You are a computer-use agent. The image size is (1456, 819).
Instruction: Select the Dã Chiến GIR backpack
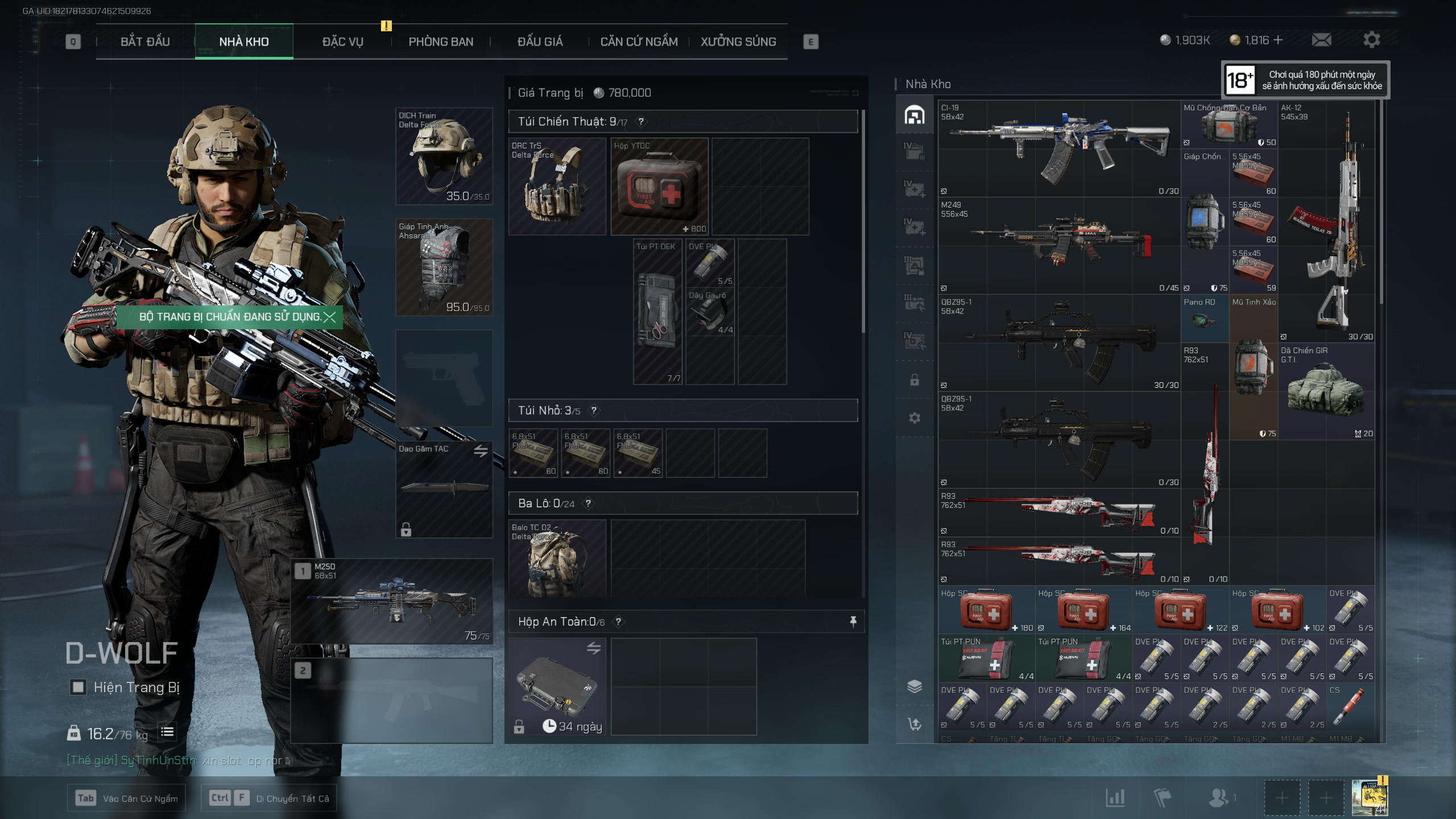(x=1326, y=391)
